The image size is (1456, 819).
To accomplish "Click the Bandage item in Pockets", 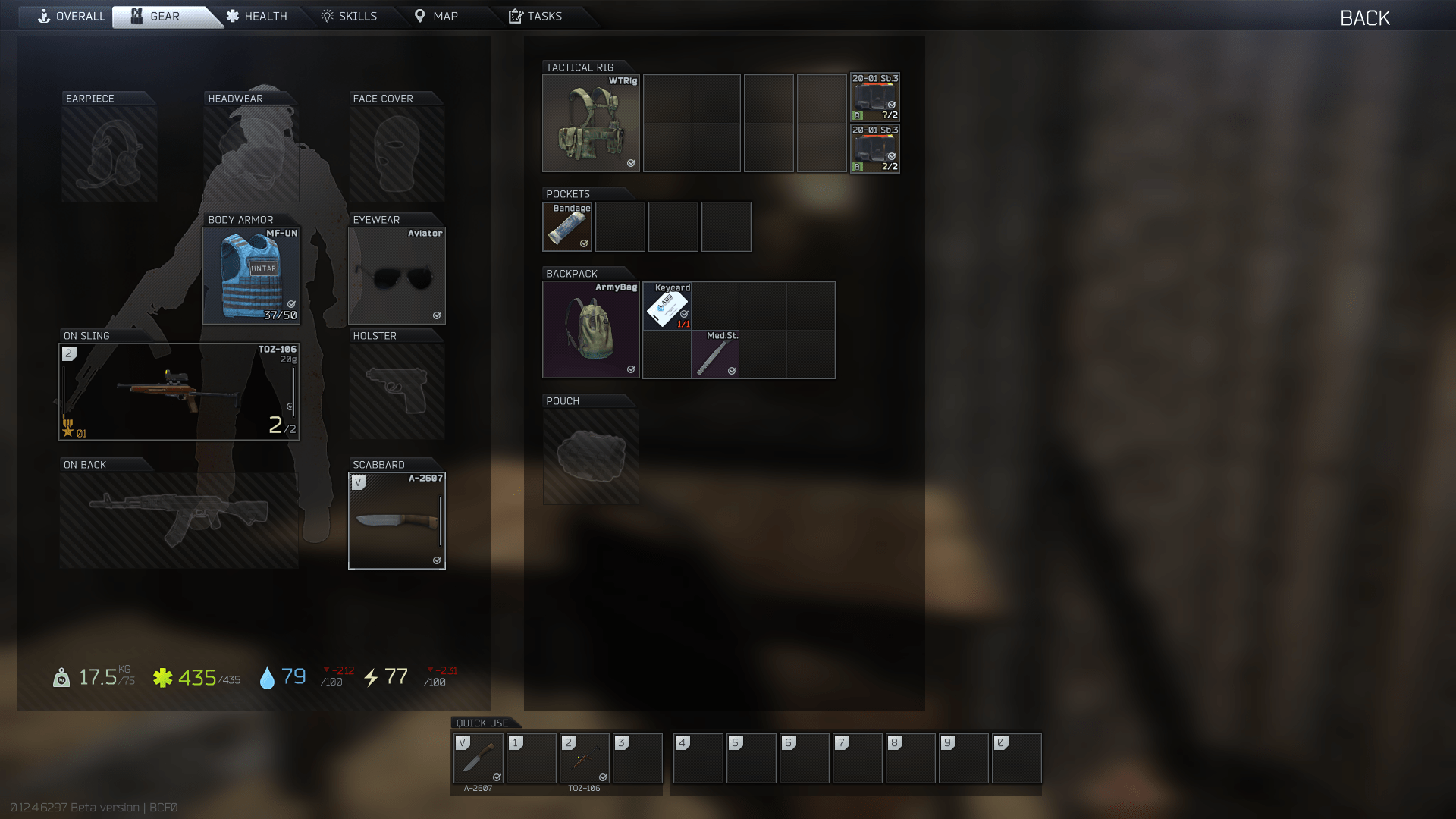I will 566,226.
